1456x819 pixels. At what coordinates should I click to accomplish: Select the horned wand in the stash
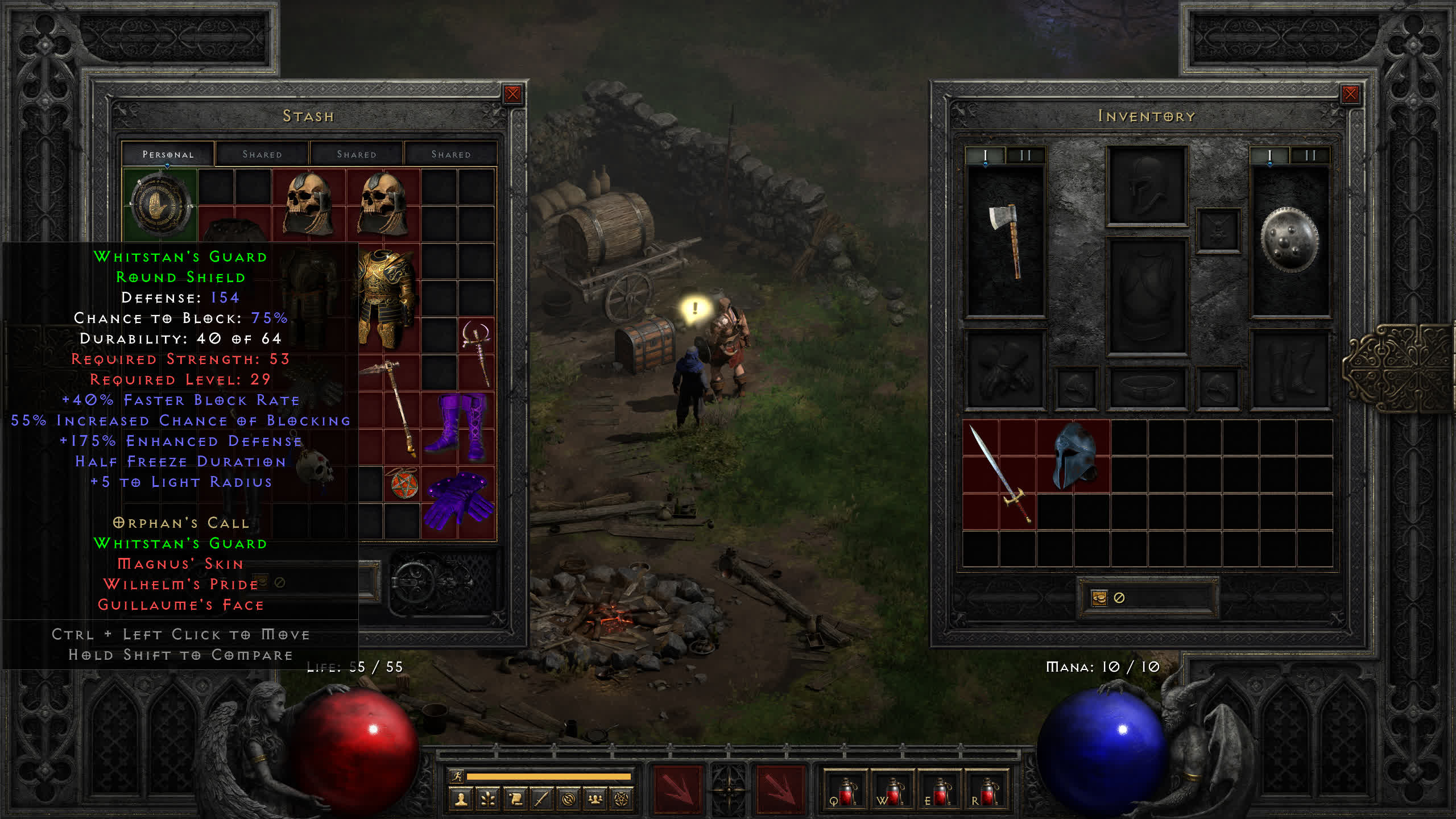pyautogui.click(x=477, y=353)
